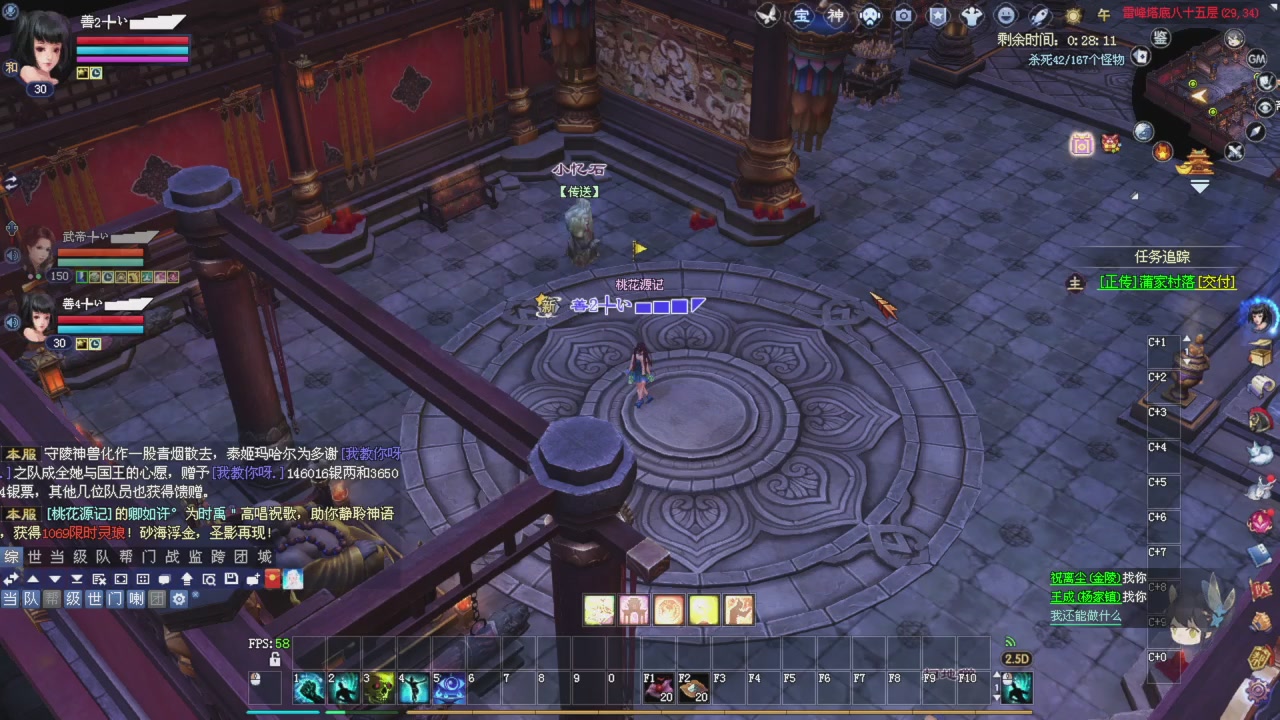Toggle the speaker icon beside 善4十 member
This screenshot has height=720, width=1280.
12,322
